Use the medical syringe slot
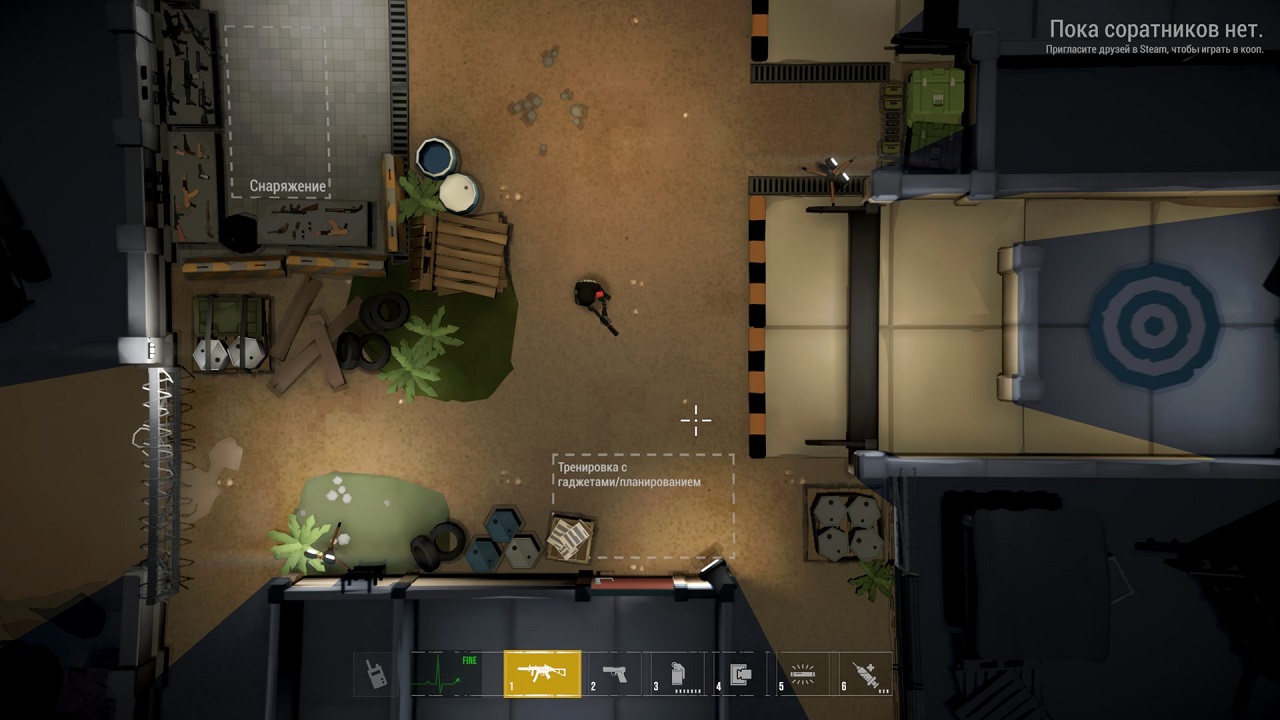The image size is (1280, 720). click(x=864, y=673)
